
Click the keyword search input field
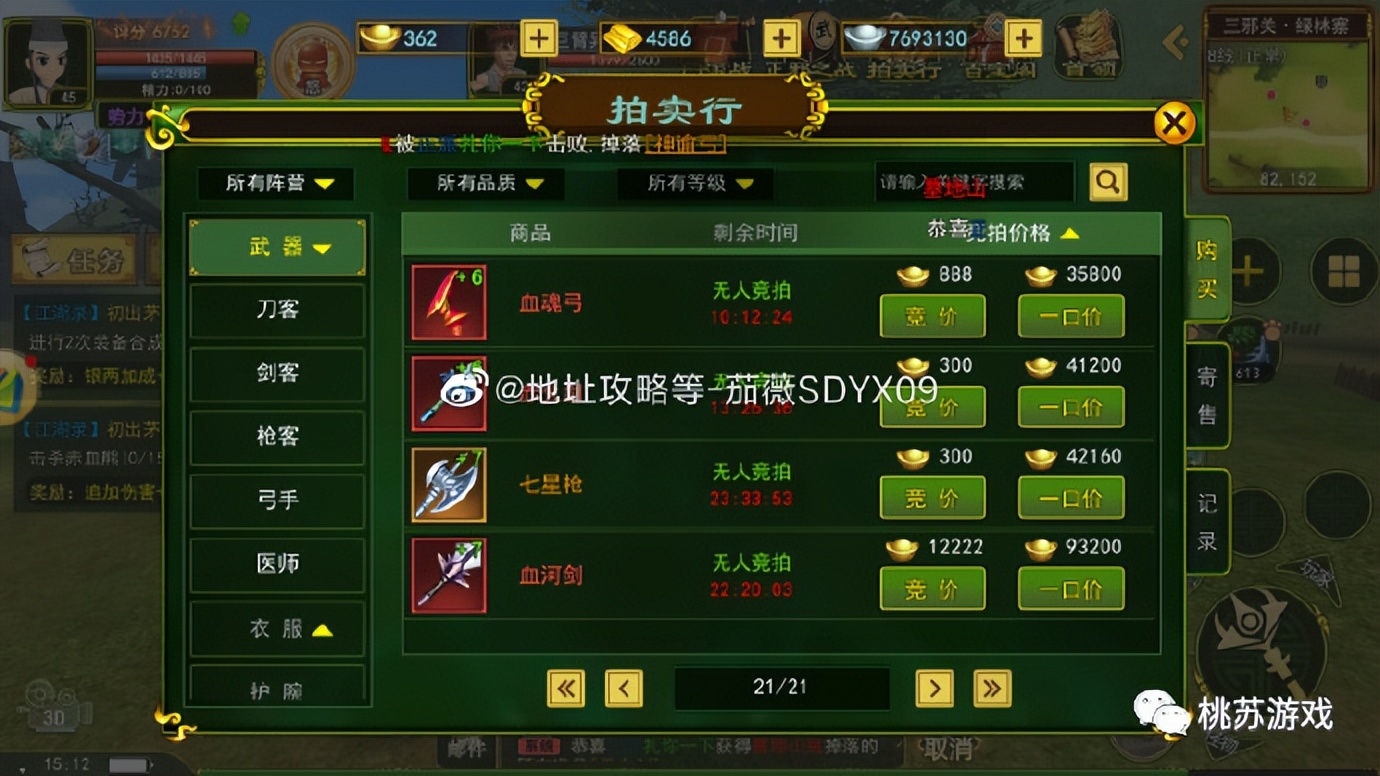(975, 183)
